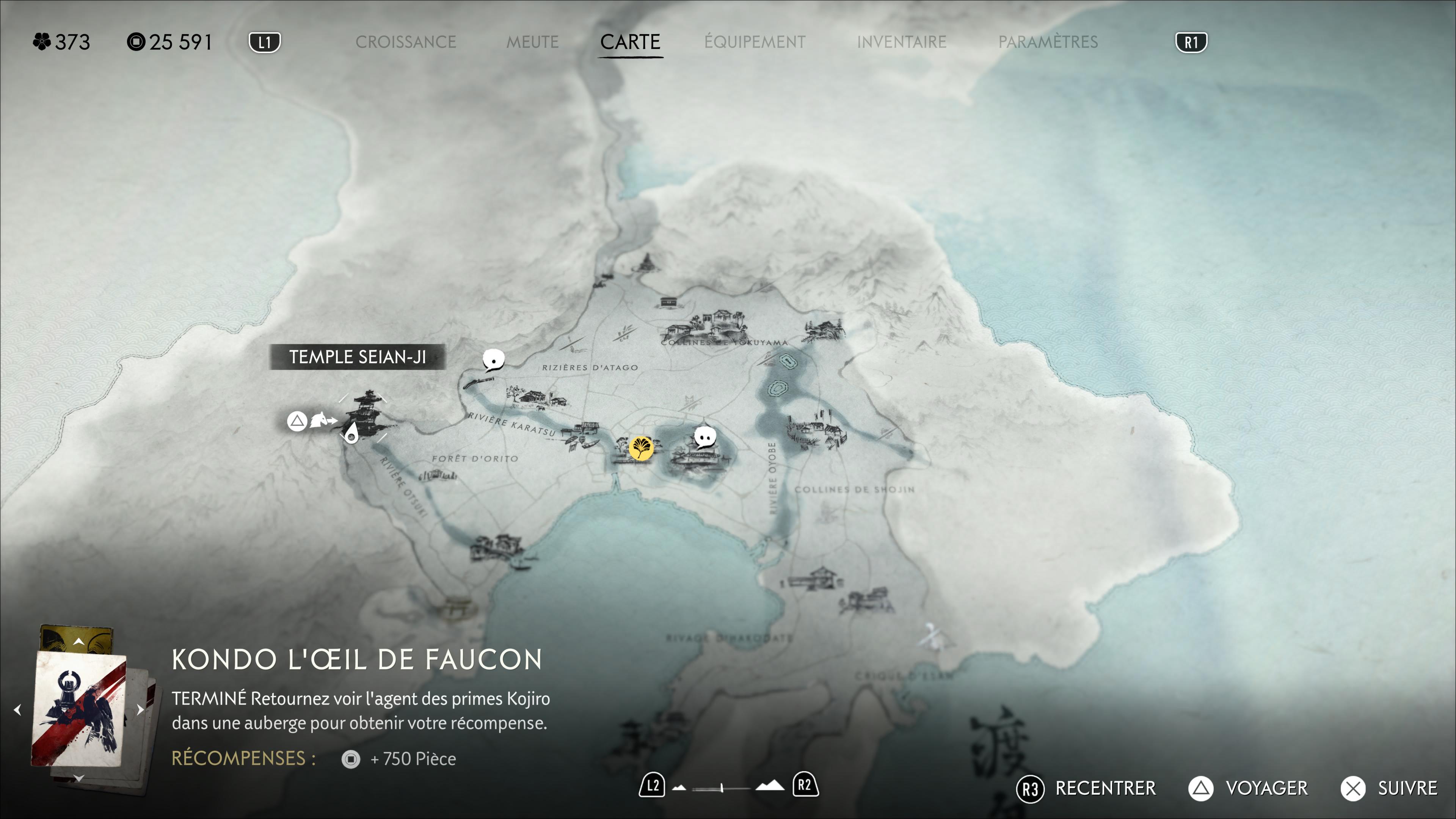Viewport: 1456px width, 819px height.
Task: Click the left arrow beside the quest card
Action: (17, 710)
